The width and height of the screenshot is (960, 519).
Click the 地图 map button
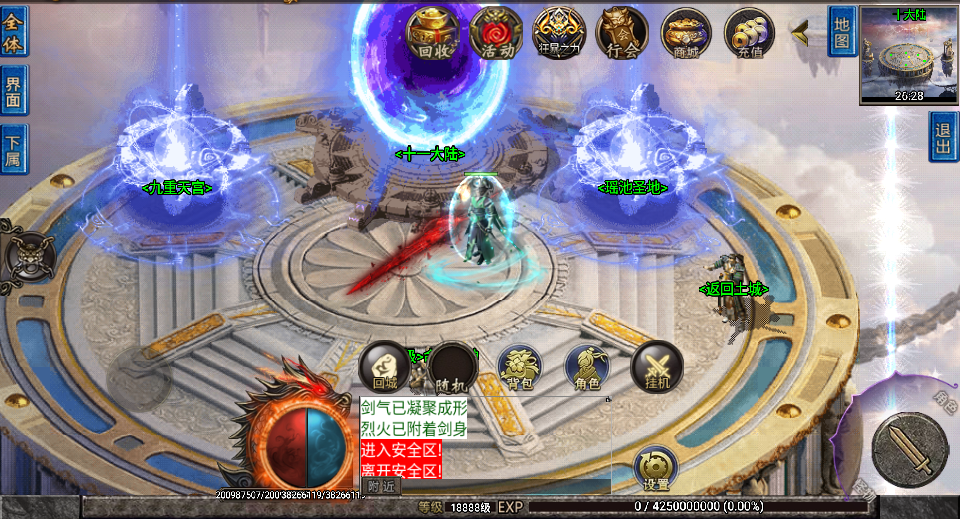[842, 30]
